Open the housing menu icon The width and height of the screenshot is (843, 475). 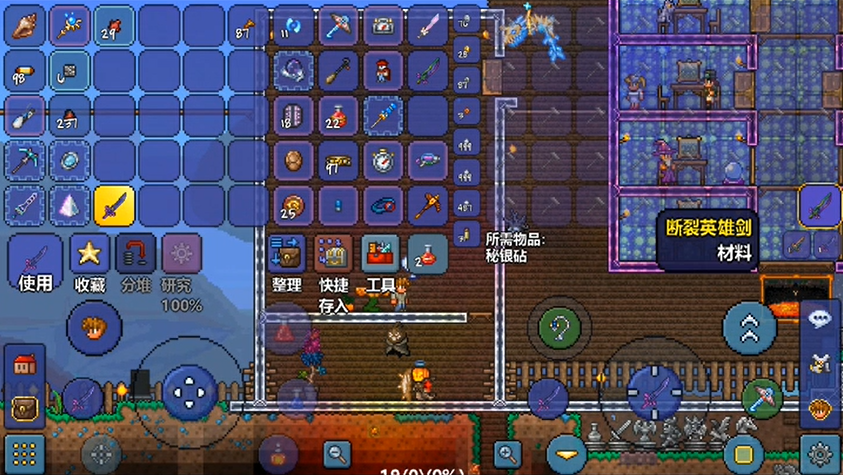[x=24, y=365]
